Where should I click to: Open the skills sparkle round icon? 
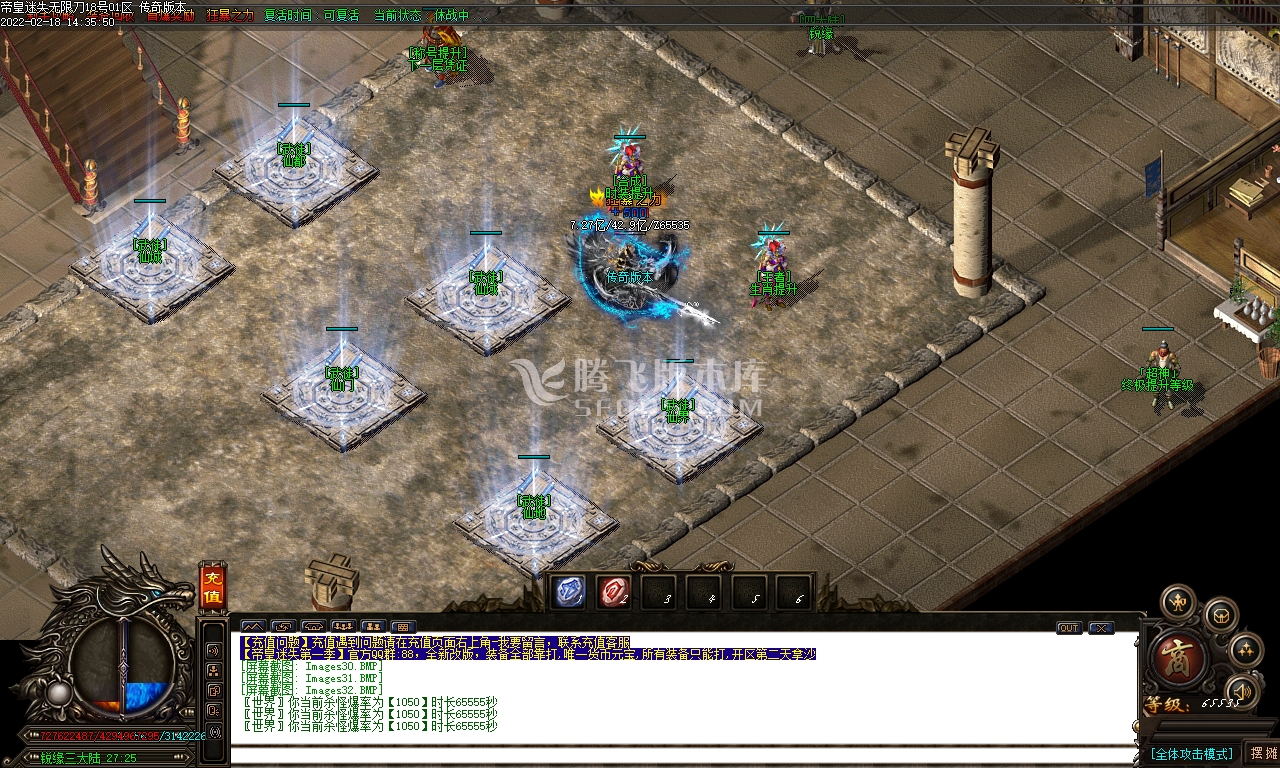pos(1245,650)
